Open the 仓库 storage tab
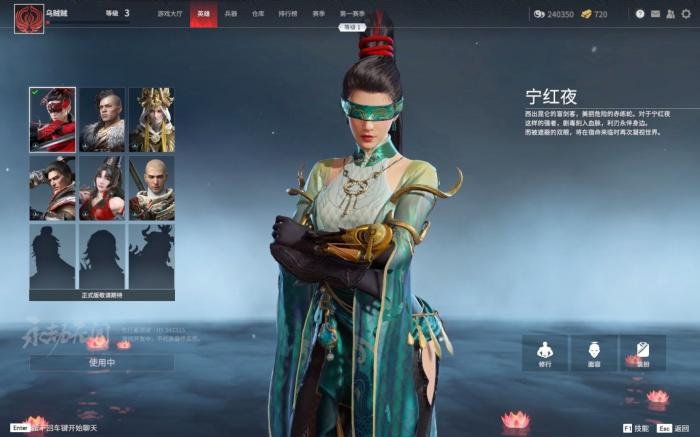Screen dimensions: 700x437 (x=258, y=14)
